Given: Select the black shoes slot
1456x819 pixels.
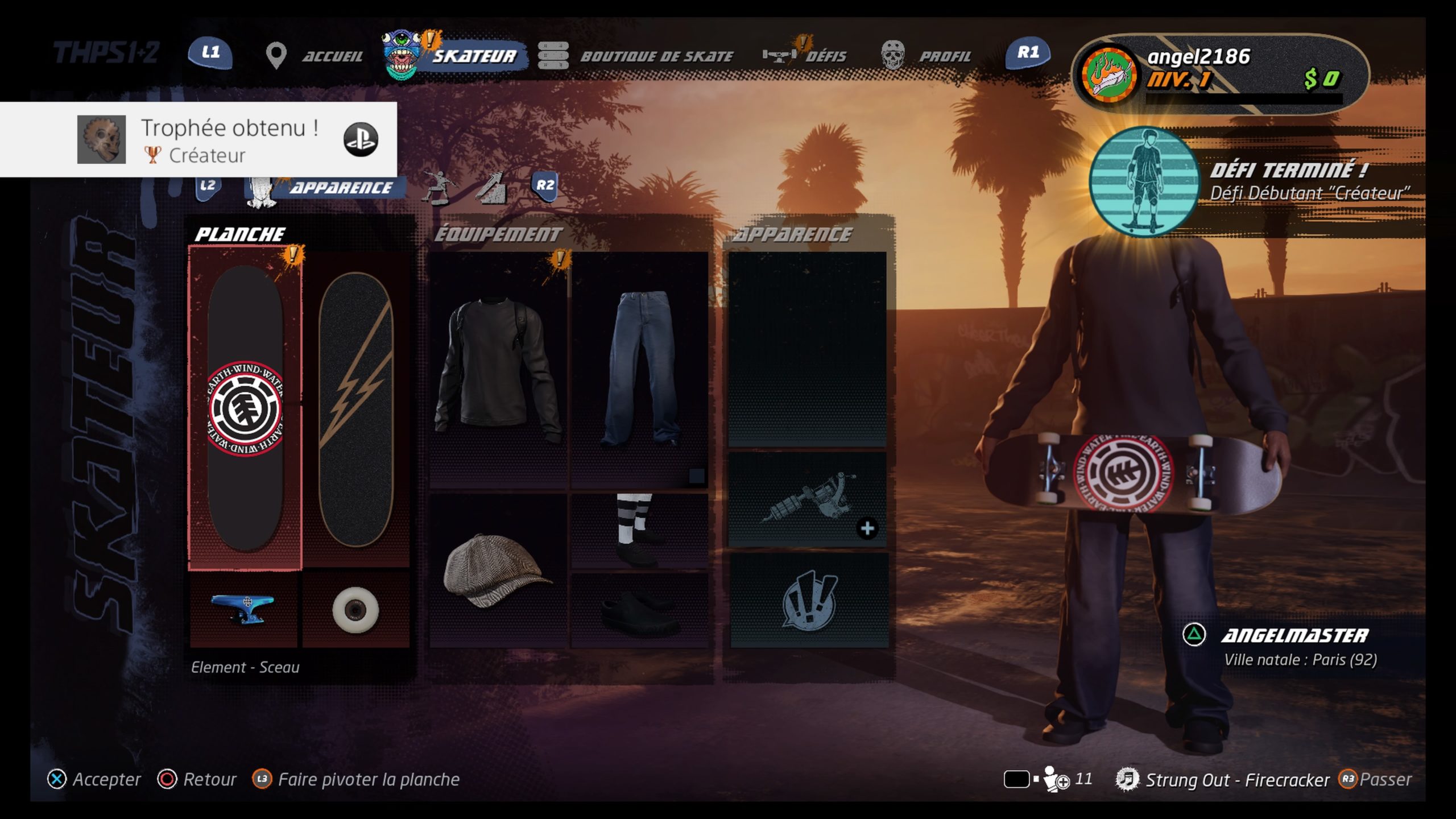Looking at the screenshot, I should click(639, 611).
